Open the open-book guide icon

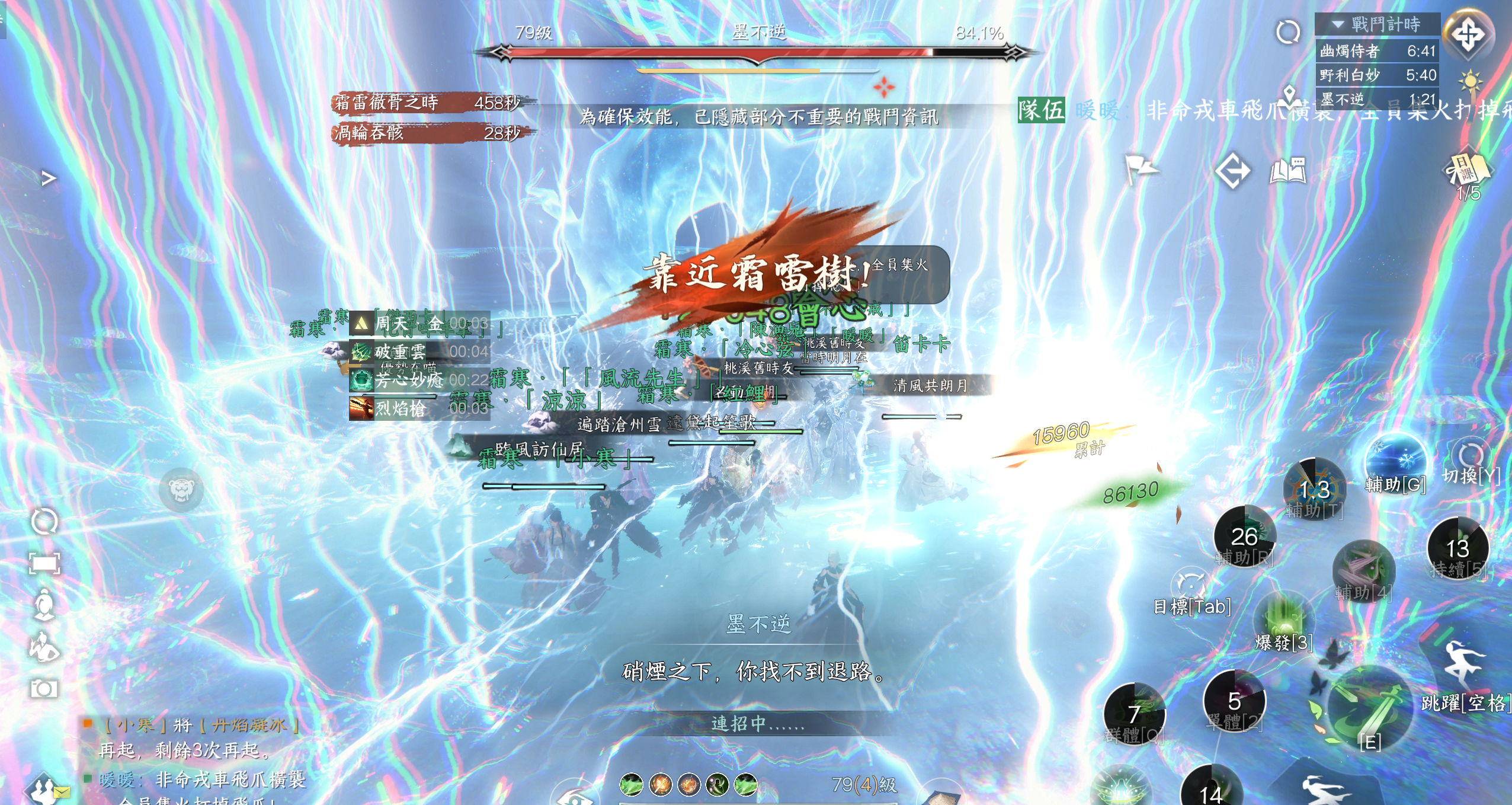click(x=1287, y=171)
